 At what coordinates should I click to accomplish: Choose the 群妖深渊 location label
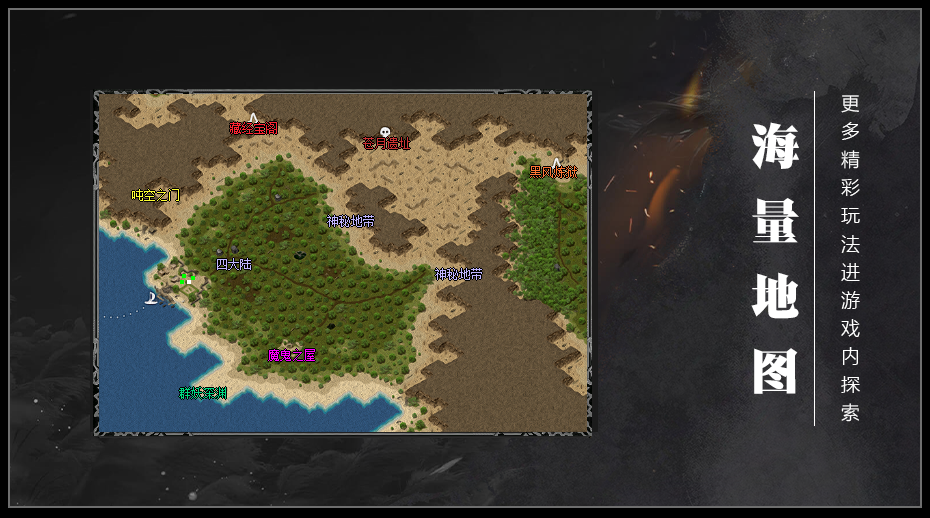click(203, 393)
